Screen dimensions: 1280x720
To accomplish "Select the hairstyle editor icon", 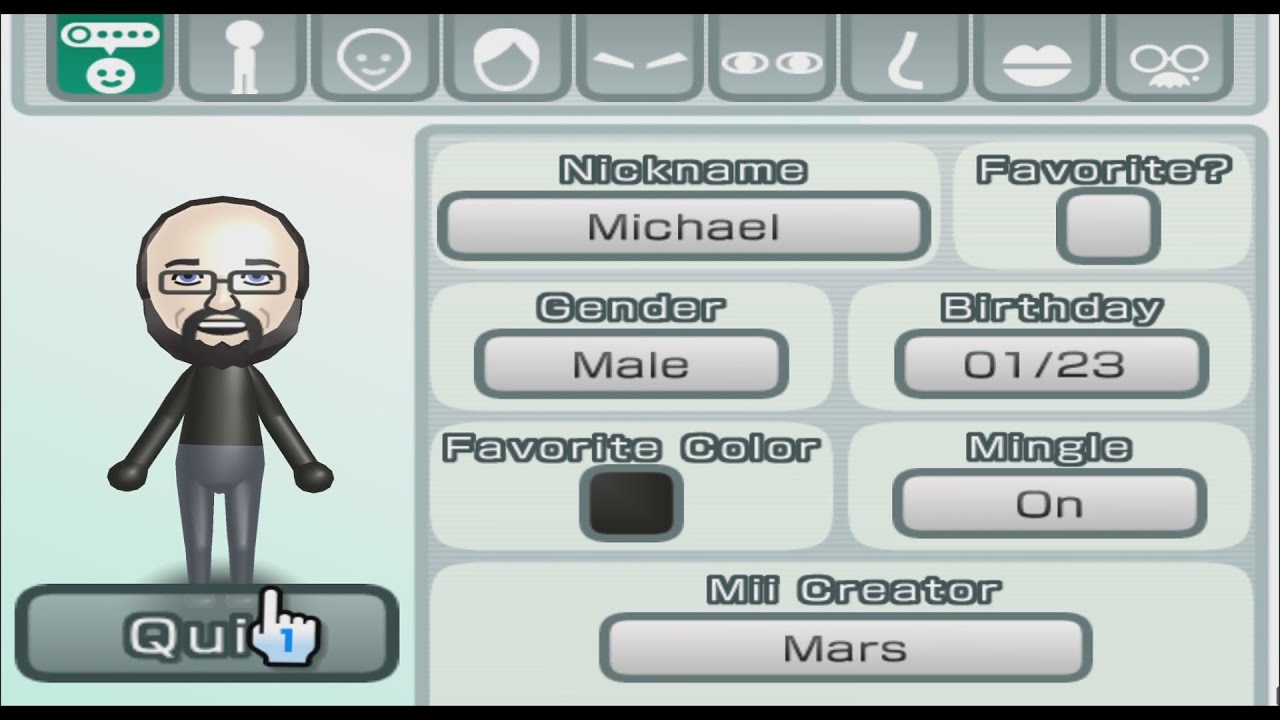I will click(506, 55).
